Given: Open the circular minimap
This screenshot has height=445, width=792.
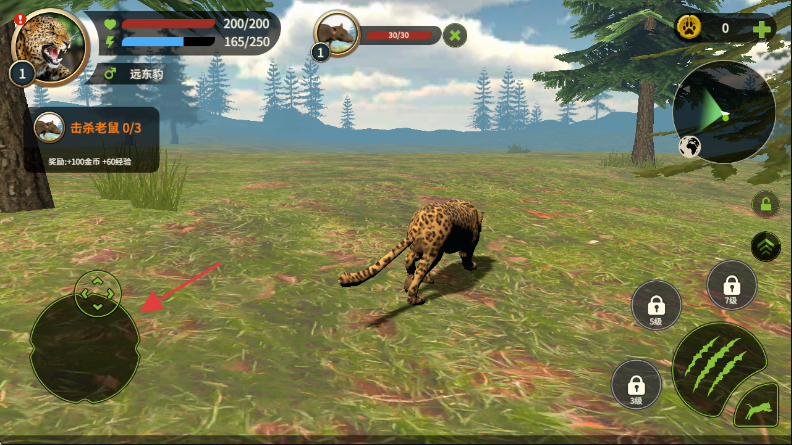Looking at the screenshot, I should tap(725, 111).
